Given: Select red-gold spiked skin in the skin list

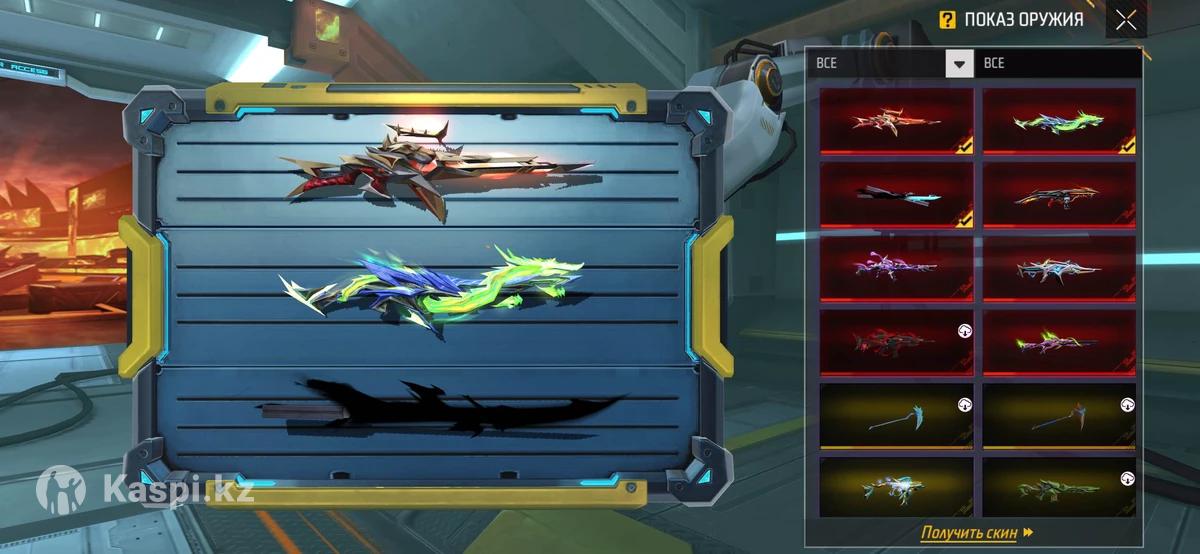Looking at the screenshot, I should pyautogui.click(x=897, y=121).
